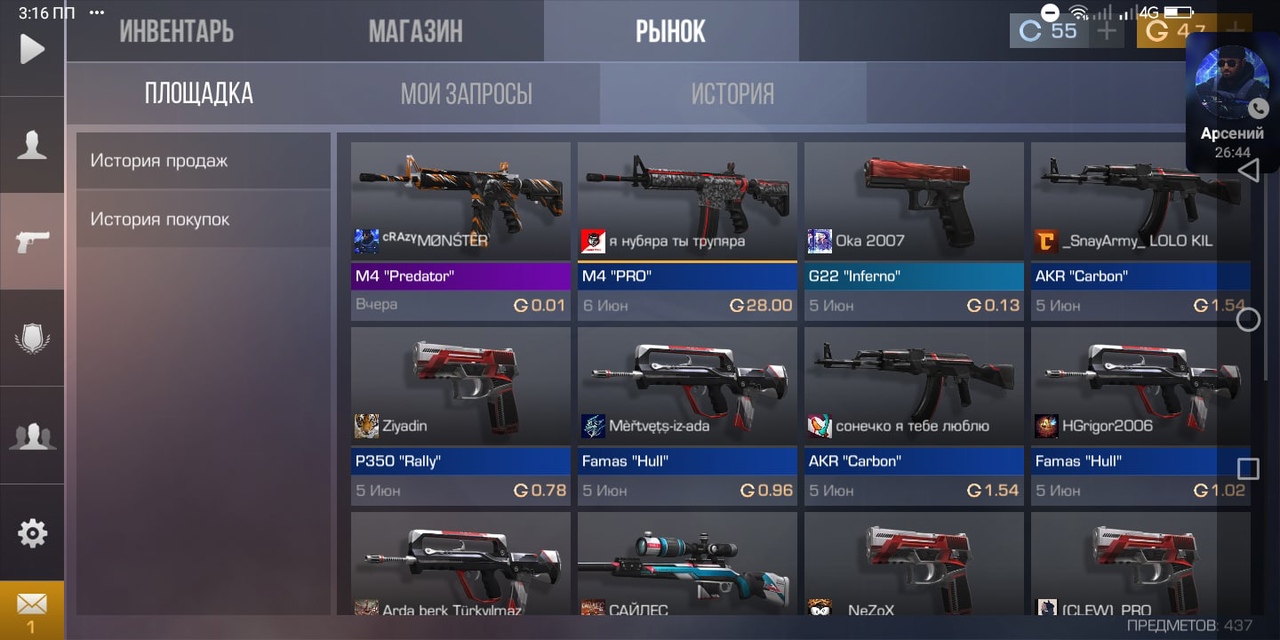Switch to the Инвентарь tab

(177, 31)
